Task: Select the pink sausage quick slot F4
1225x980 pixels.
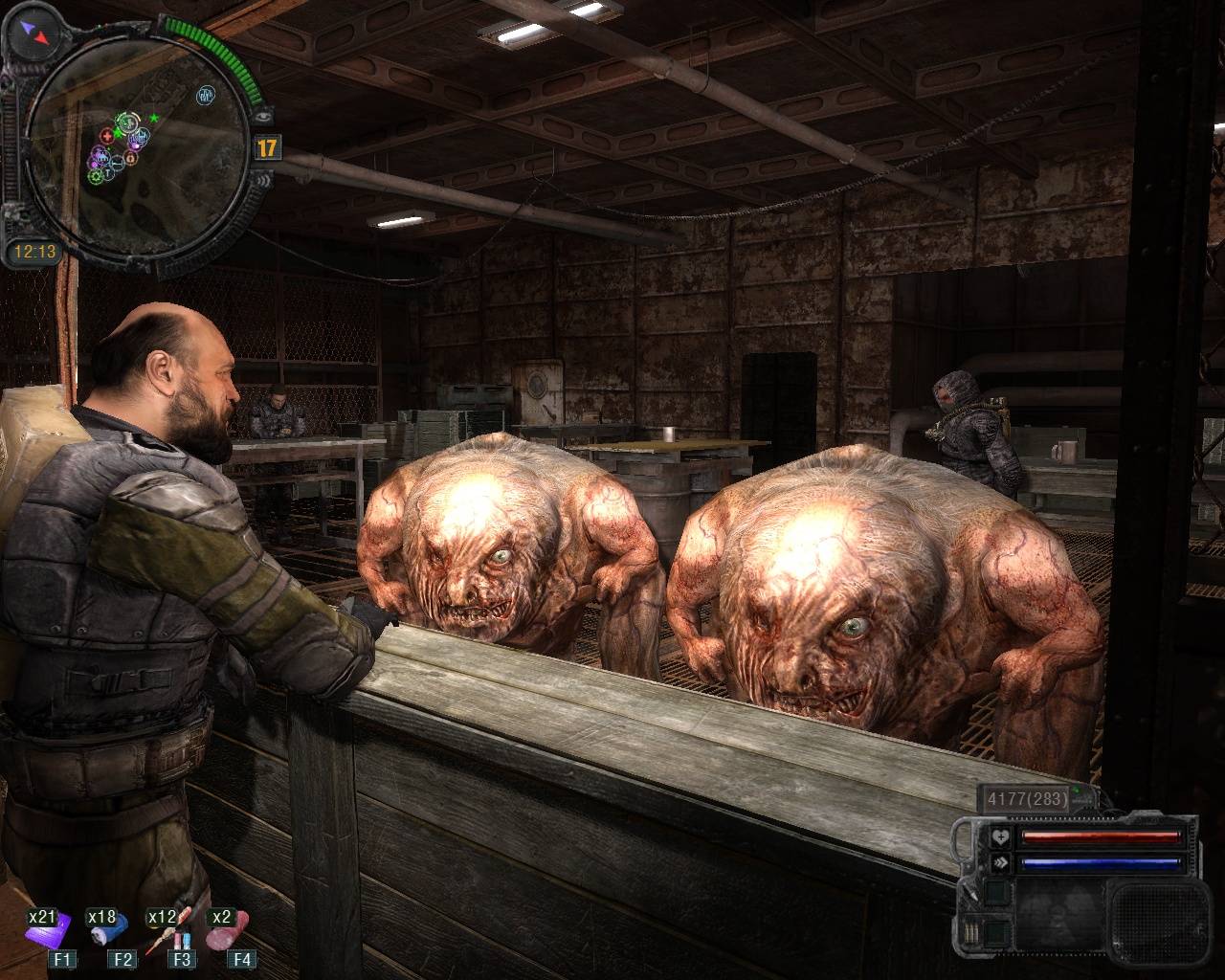Action: [228, 927]
